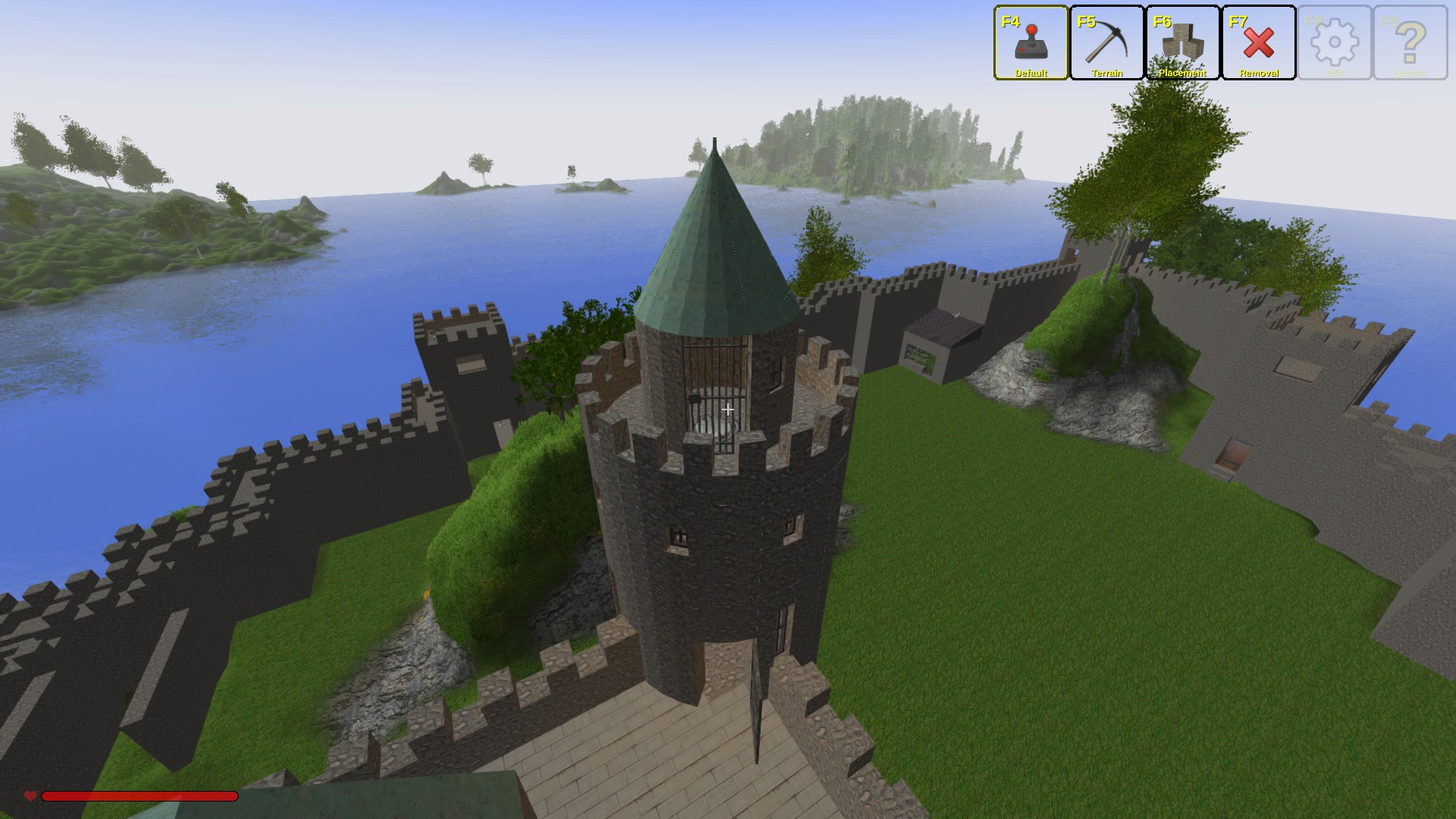Select the Default joystick mode

point(1031,42)
